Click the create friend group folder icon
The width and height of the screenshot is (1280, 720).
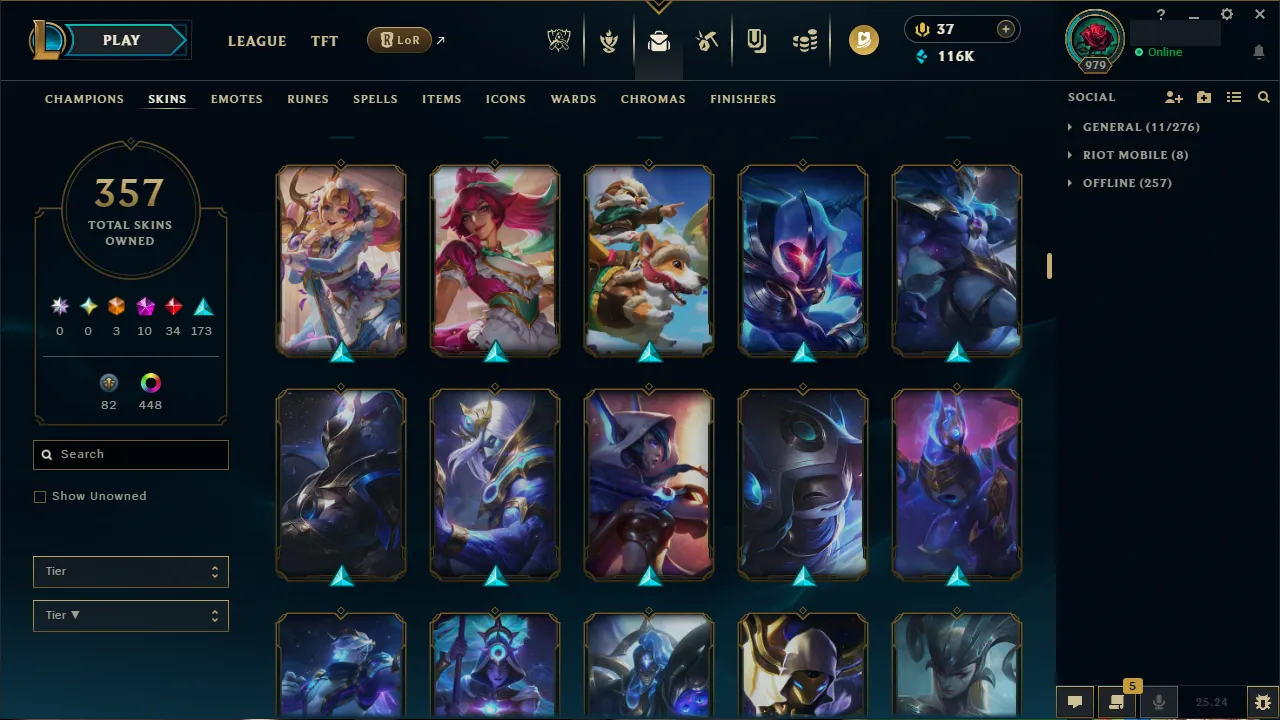pos(1204,97)
